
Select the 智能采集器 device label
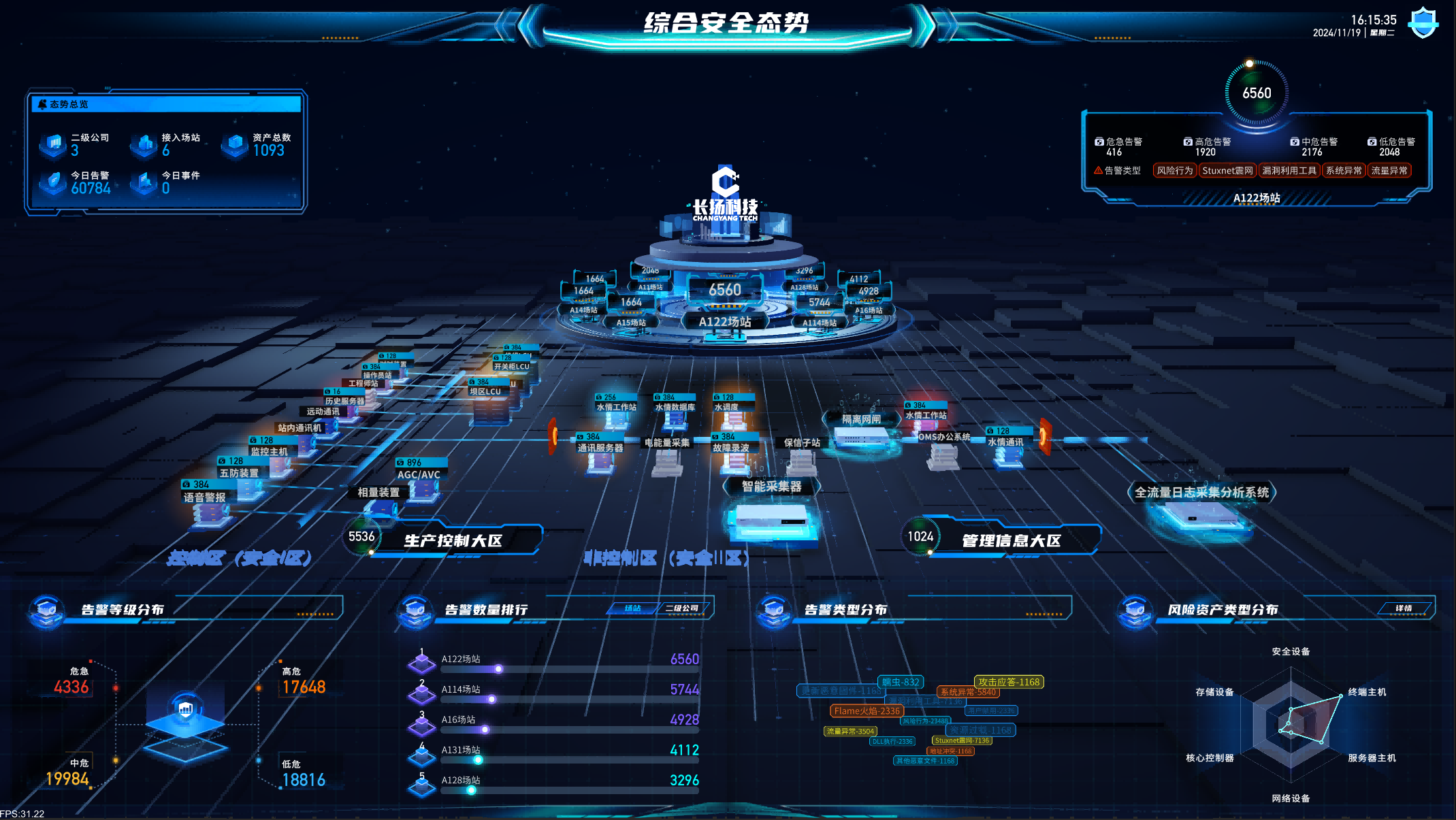click(771, 487)
